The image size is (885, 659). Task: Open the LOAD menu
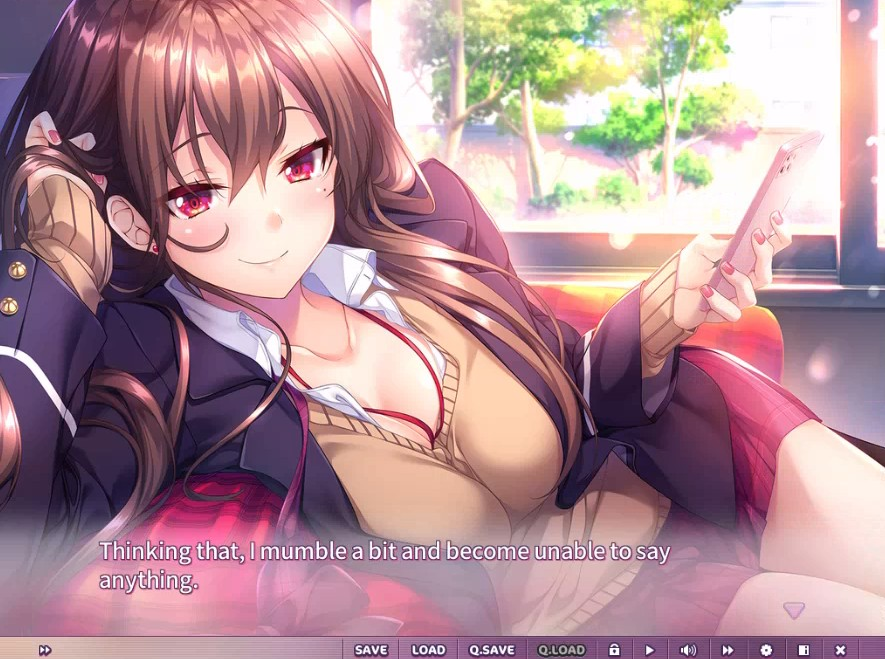coord(428,650)
